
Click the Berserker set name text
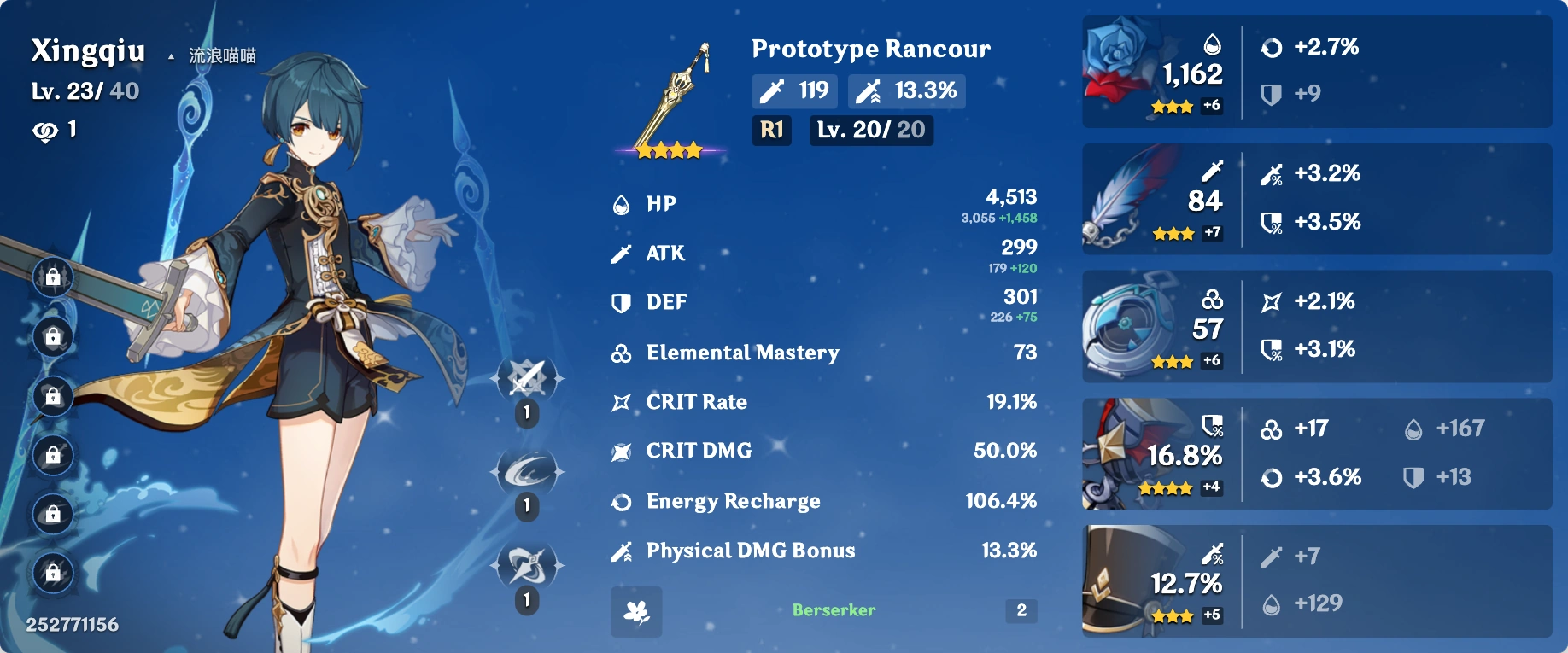click(832, 609)
